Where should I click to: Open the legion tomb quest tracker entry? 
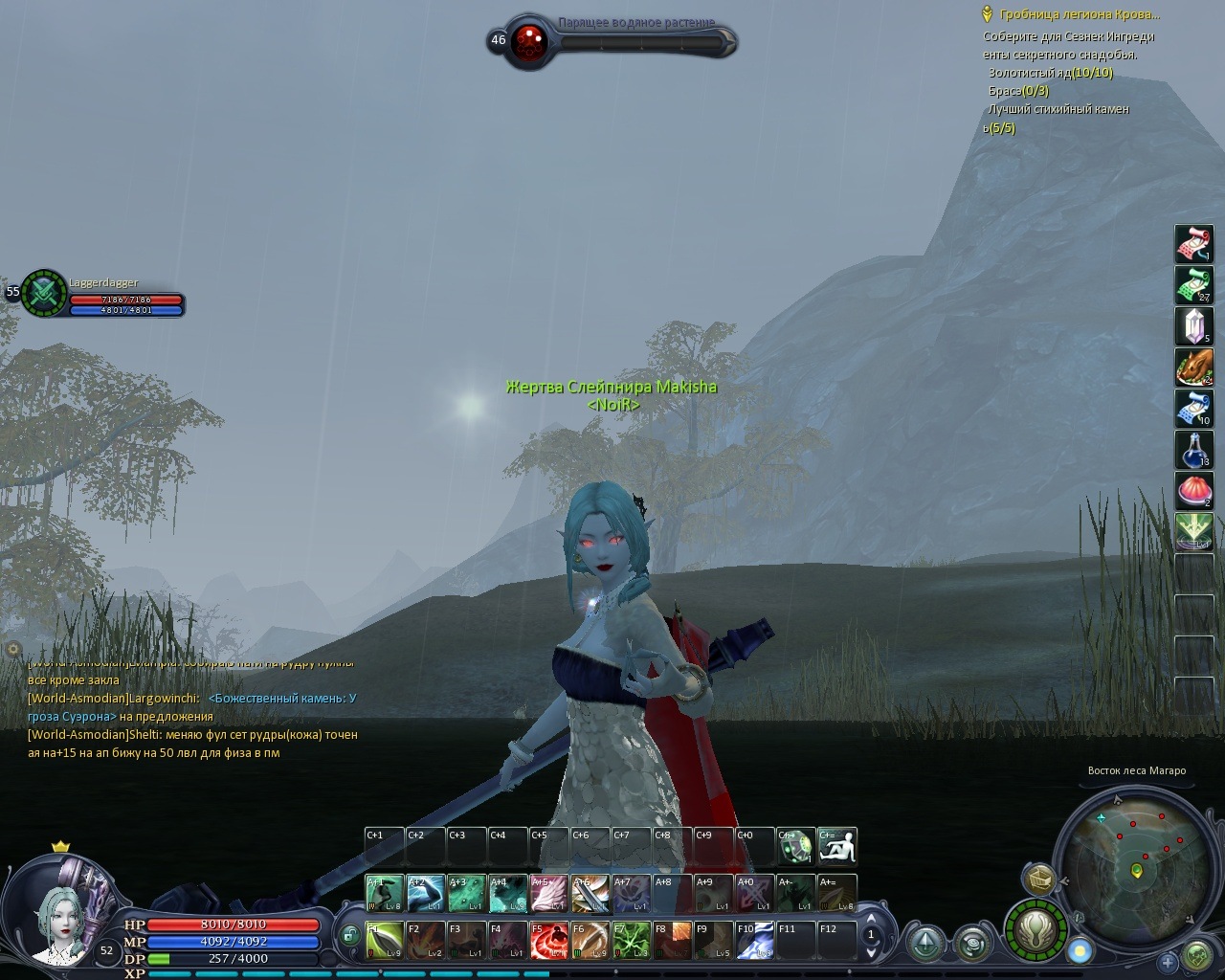point(1079,14)
